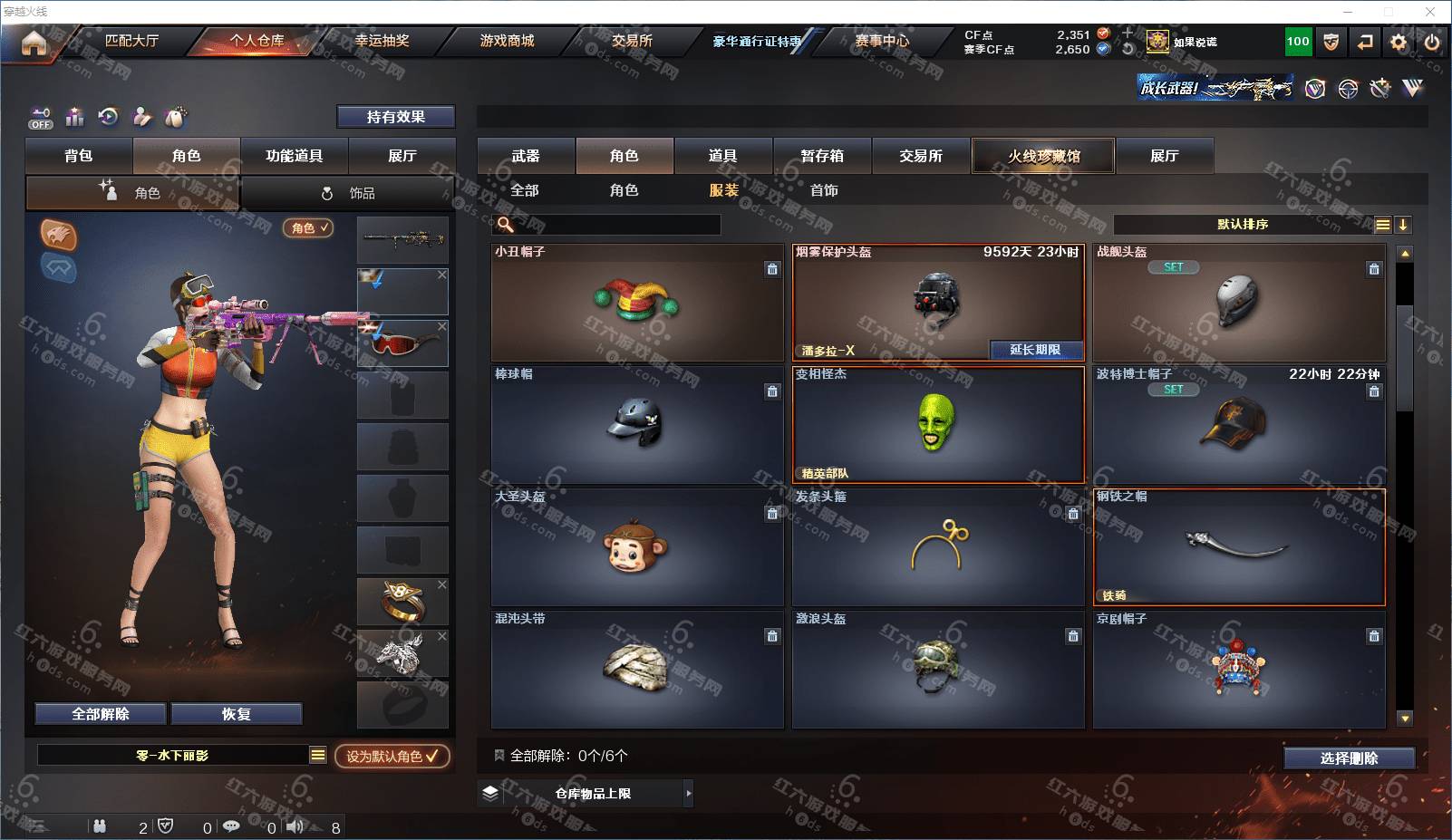This screenshot has width=1452, height=840.
Task: Select the 大圣头盔 monkey helmet
Action: tap(636, 546)
